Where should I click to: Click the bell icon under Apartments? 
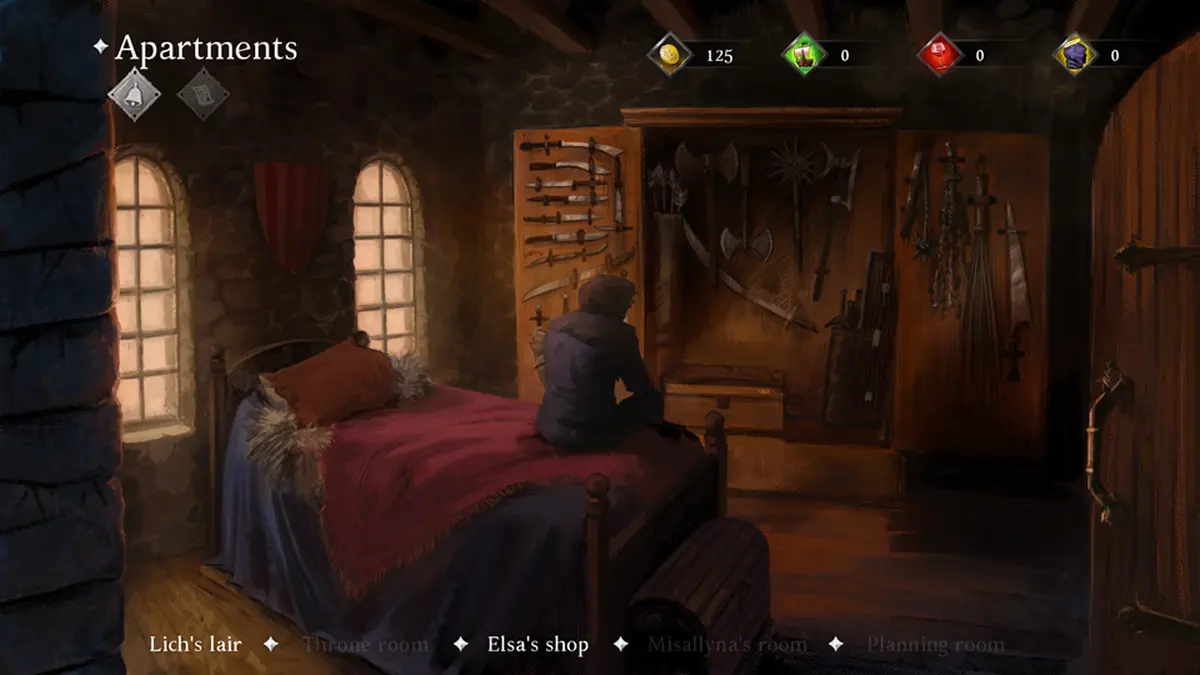point(133,95)
